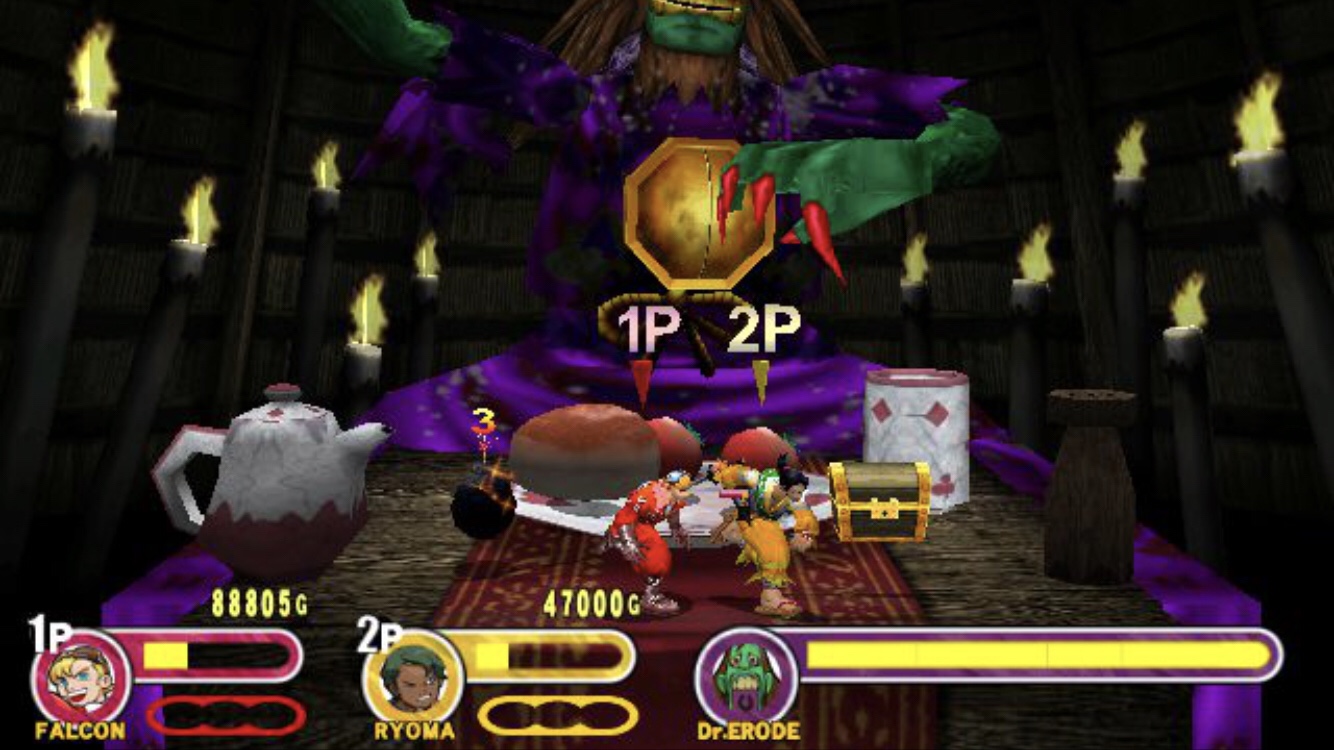Select Ryoma's 2P character portrait
This screenshot has height=750, width=1334.
[x=413, y=678]
